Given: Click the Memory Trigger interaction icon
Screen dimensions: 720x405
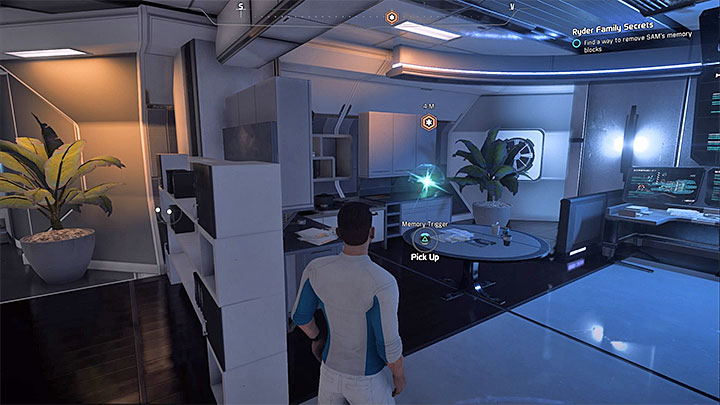Looking at the screenshot, I should [423, 240].
